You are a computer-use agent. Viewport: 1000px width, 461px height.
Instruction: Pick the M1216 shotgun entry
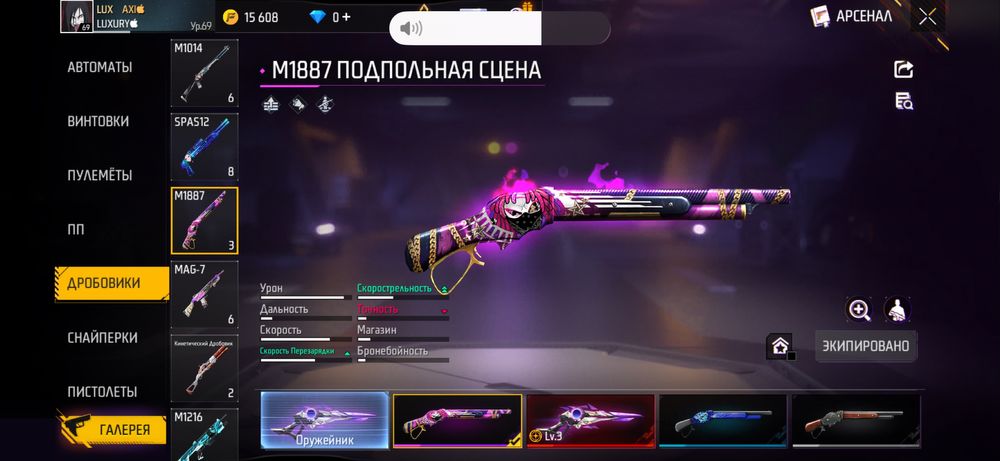point(204,432)
